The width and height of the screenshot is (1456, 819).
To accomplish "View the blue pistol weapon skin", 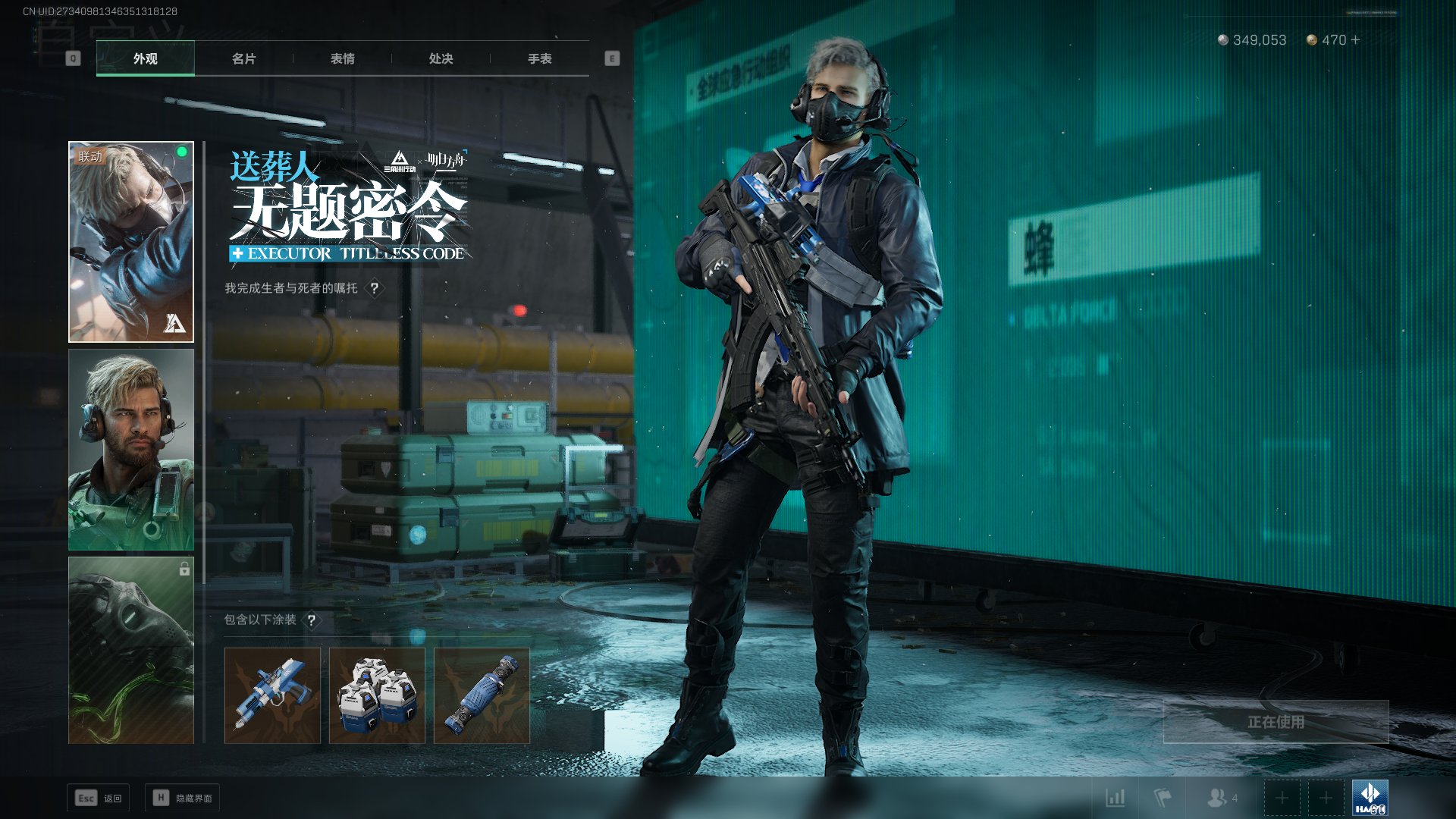I will point(272,695).
